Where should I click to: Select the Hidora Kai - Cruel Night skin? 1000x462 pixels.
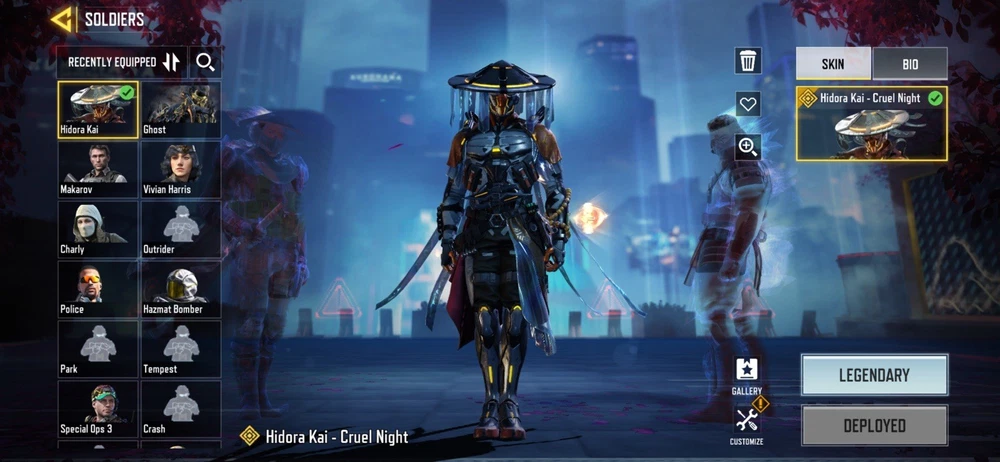tap(871, 124)
